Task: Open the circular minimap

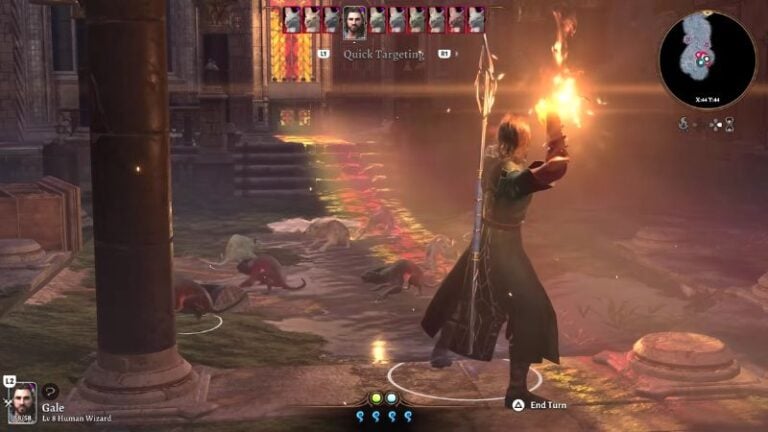Action: click(707, 59)
